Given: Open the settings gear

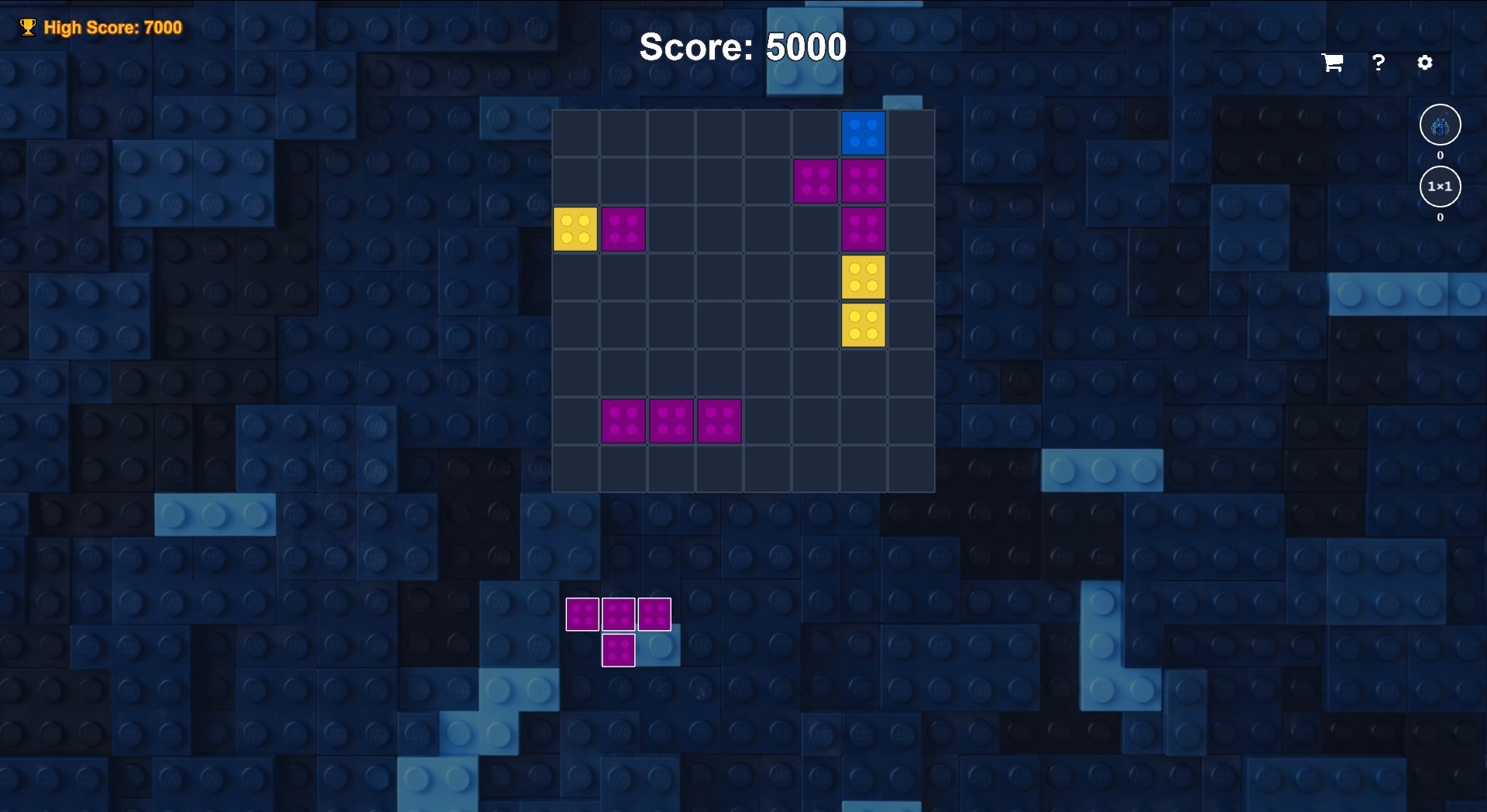Looking at the screenshot, I should point(1425,63).
